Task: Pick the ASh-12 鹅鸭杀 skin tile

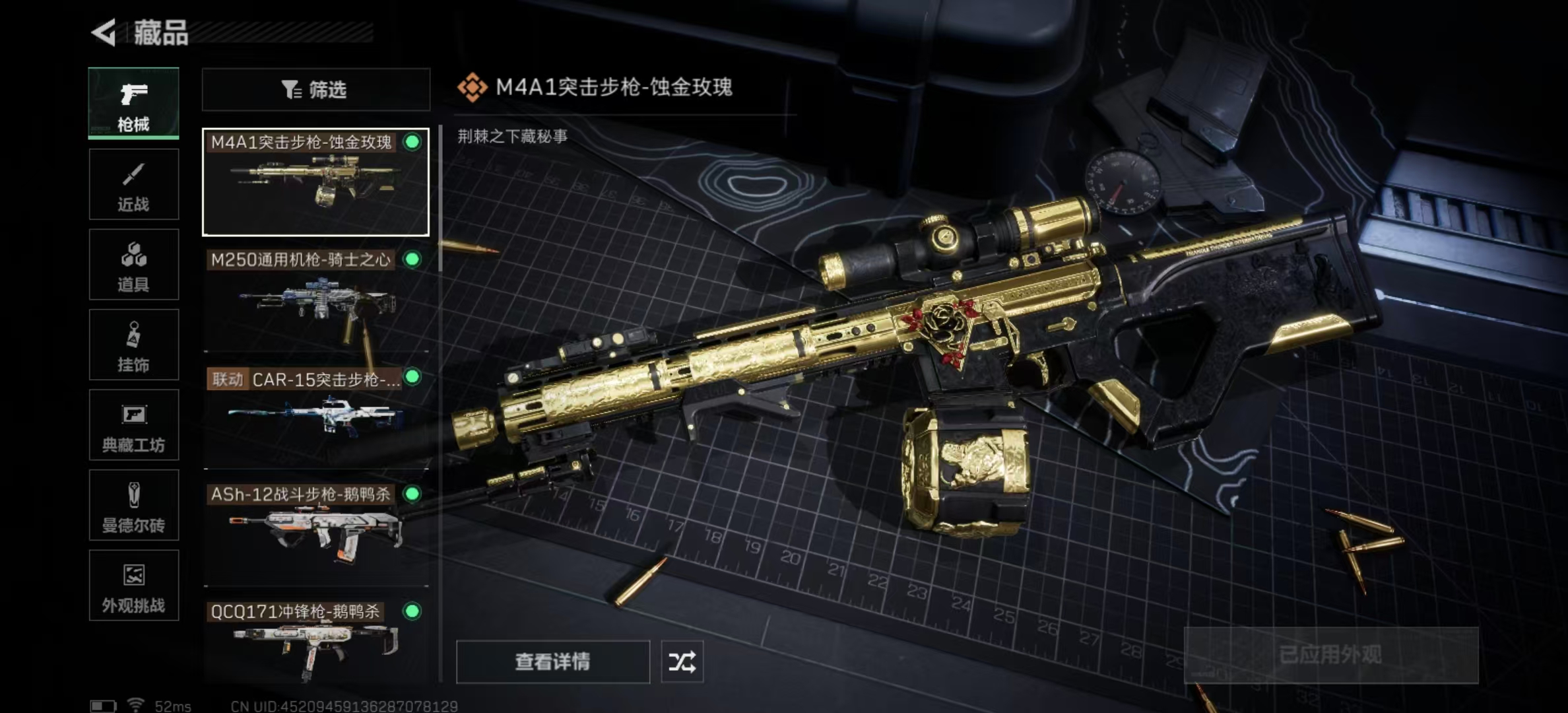Action: pos(315,535)
